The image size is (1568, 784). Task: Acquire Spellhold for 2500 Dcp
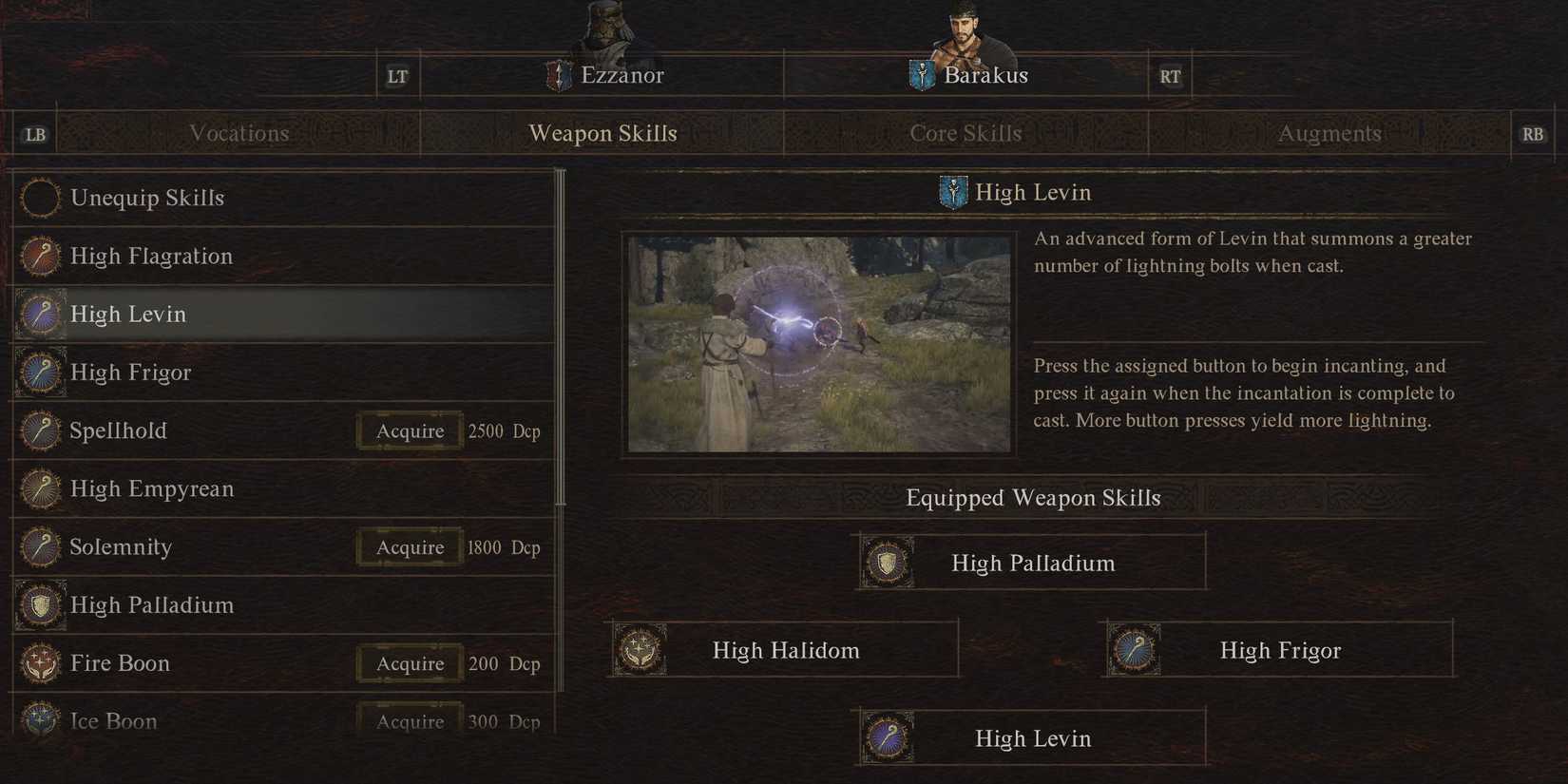pos(409,430)
